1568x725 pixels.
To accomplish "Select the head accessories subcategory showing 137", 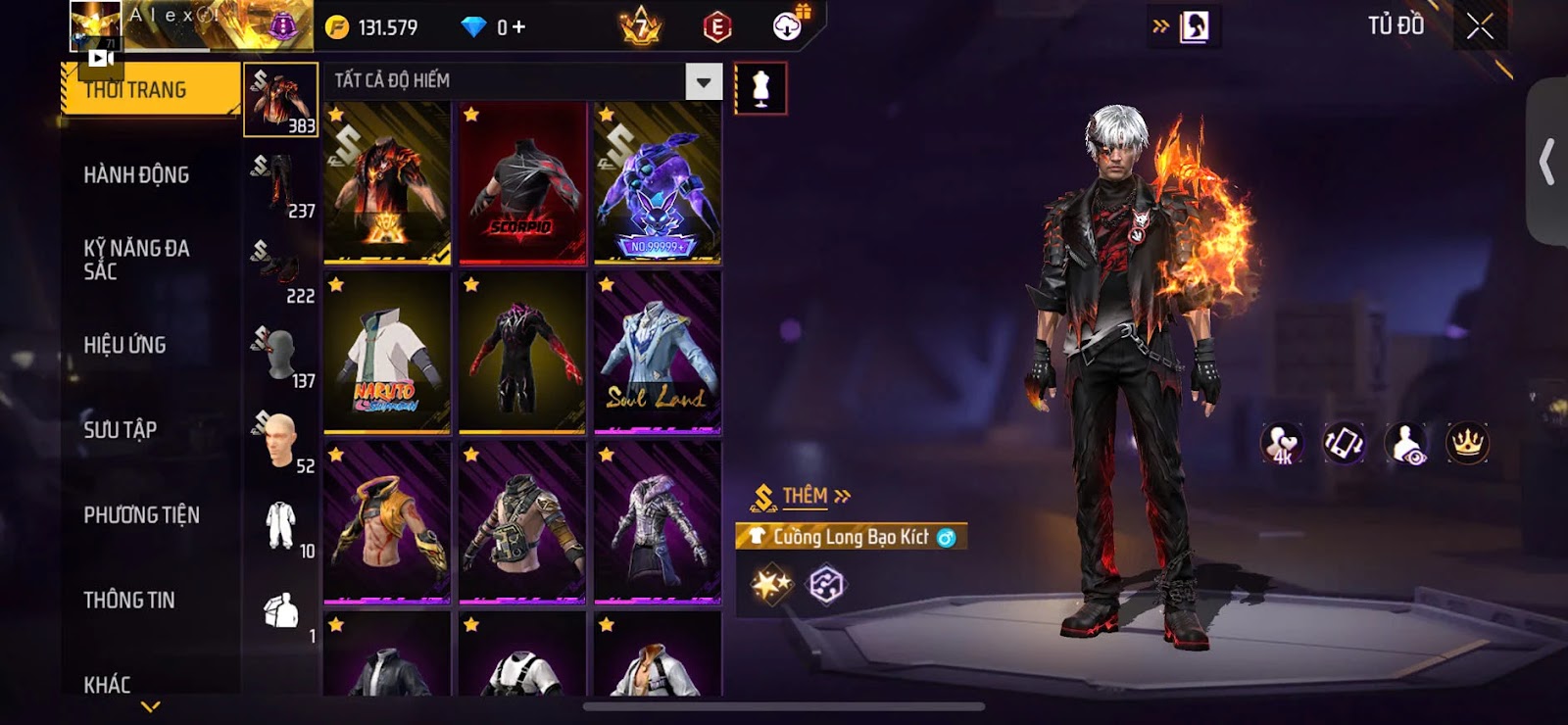I will (281, 357).
